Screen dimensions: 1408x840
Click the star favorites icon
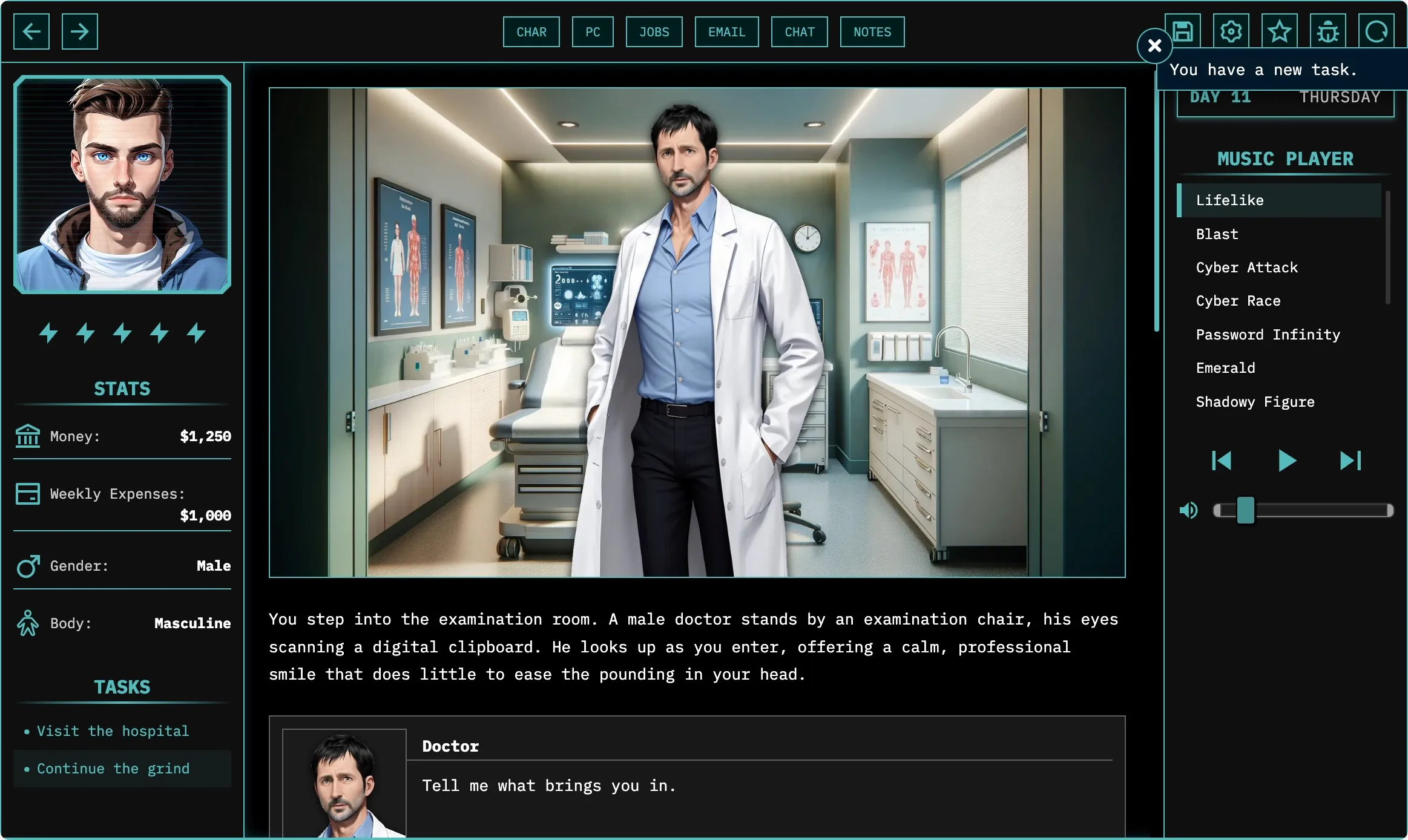[x=1279, y=31]
